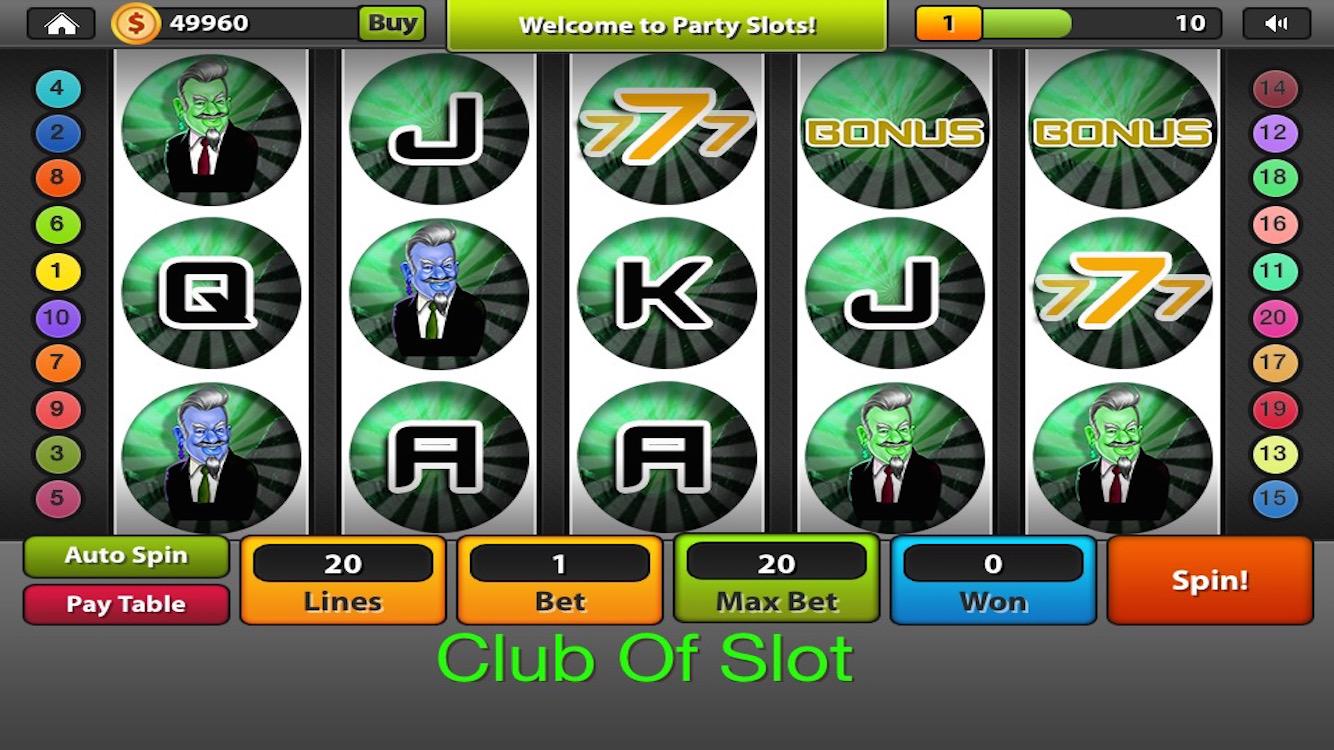
Task: Select payline number 10 on the left
Action: coord(57,317)
